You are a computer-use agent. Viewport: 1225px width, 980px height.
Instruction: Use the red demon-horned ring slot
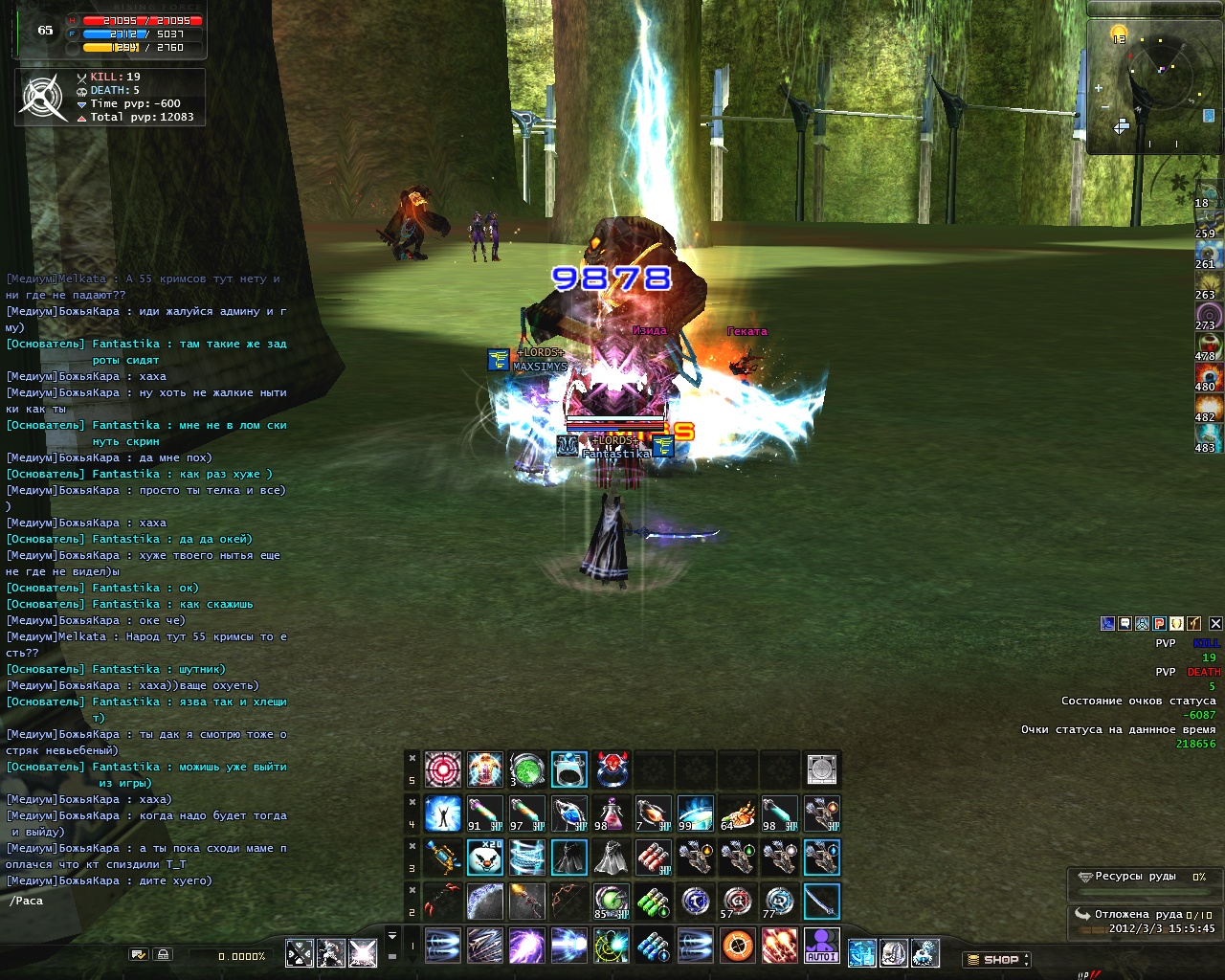pos(612,769)
